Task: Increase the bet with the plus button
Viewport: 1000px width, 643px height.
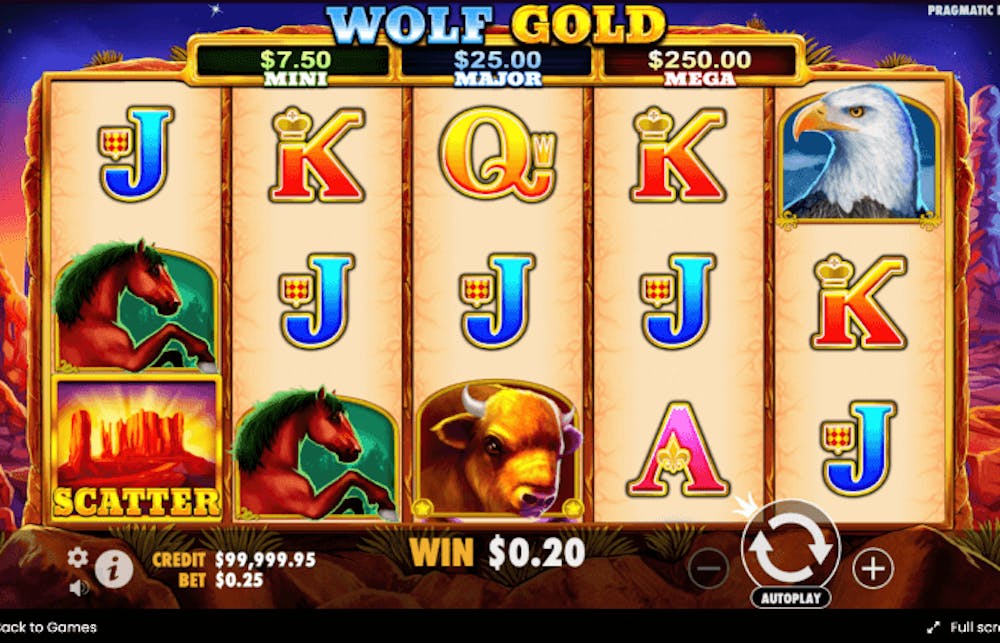Action: coord(872,569)
